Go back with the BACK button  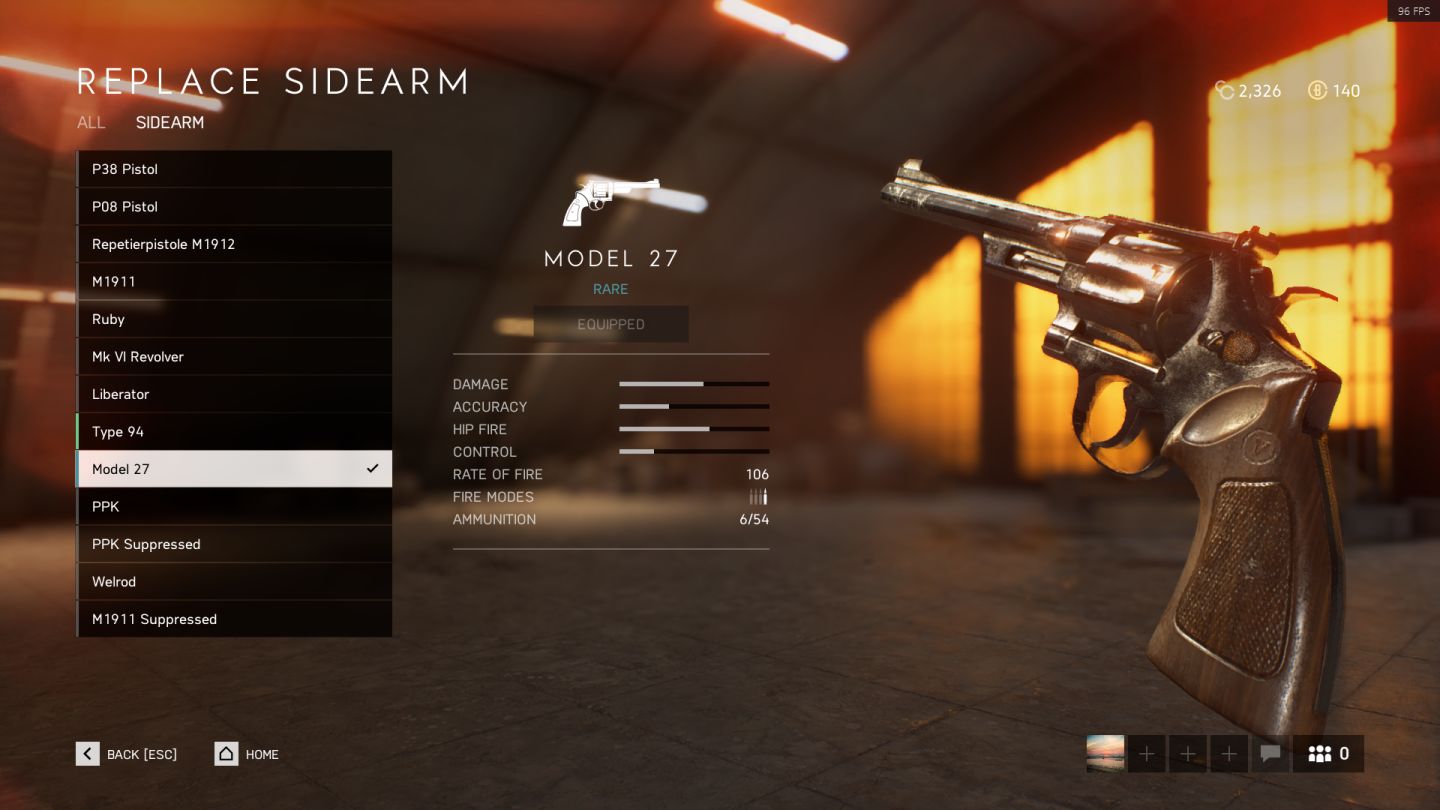pos(127,754)
